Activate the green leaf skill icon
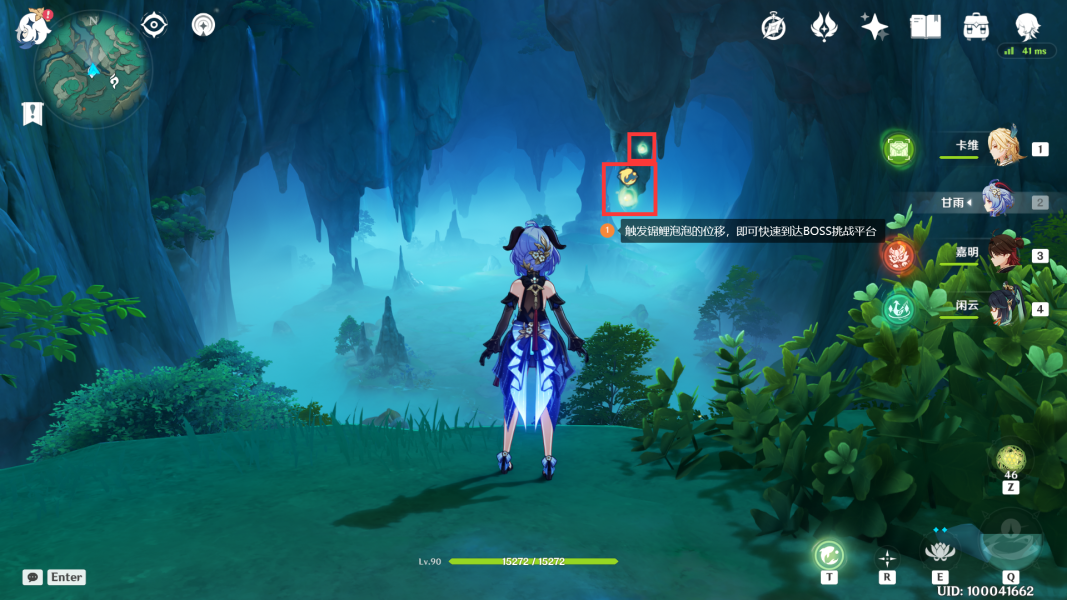The image size is (1067, 600). 829,553
